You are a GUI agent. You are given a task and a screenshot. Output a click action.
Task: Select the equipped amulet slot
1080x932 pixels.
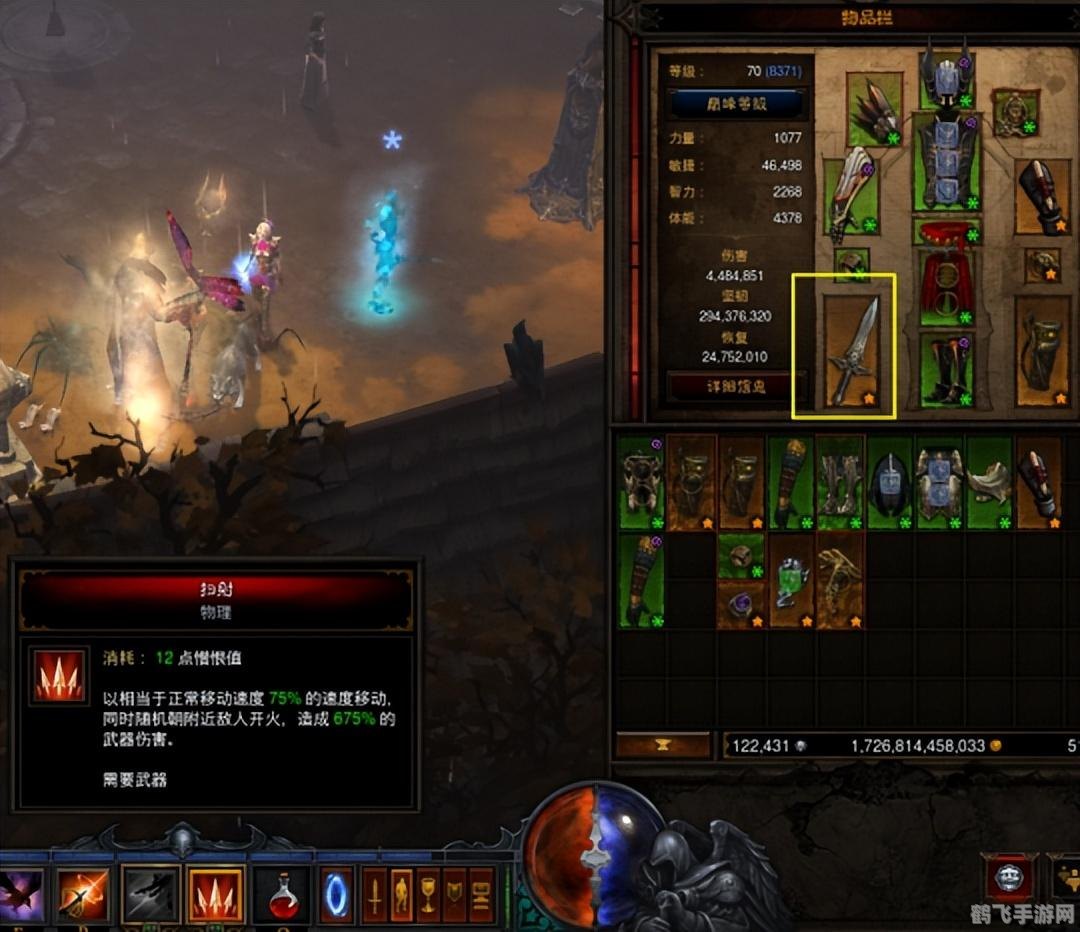pyautogui.click(x=1015, y=111)
